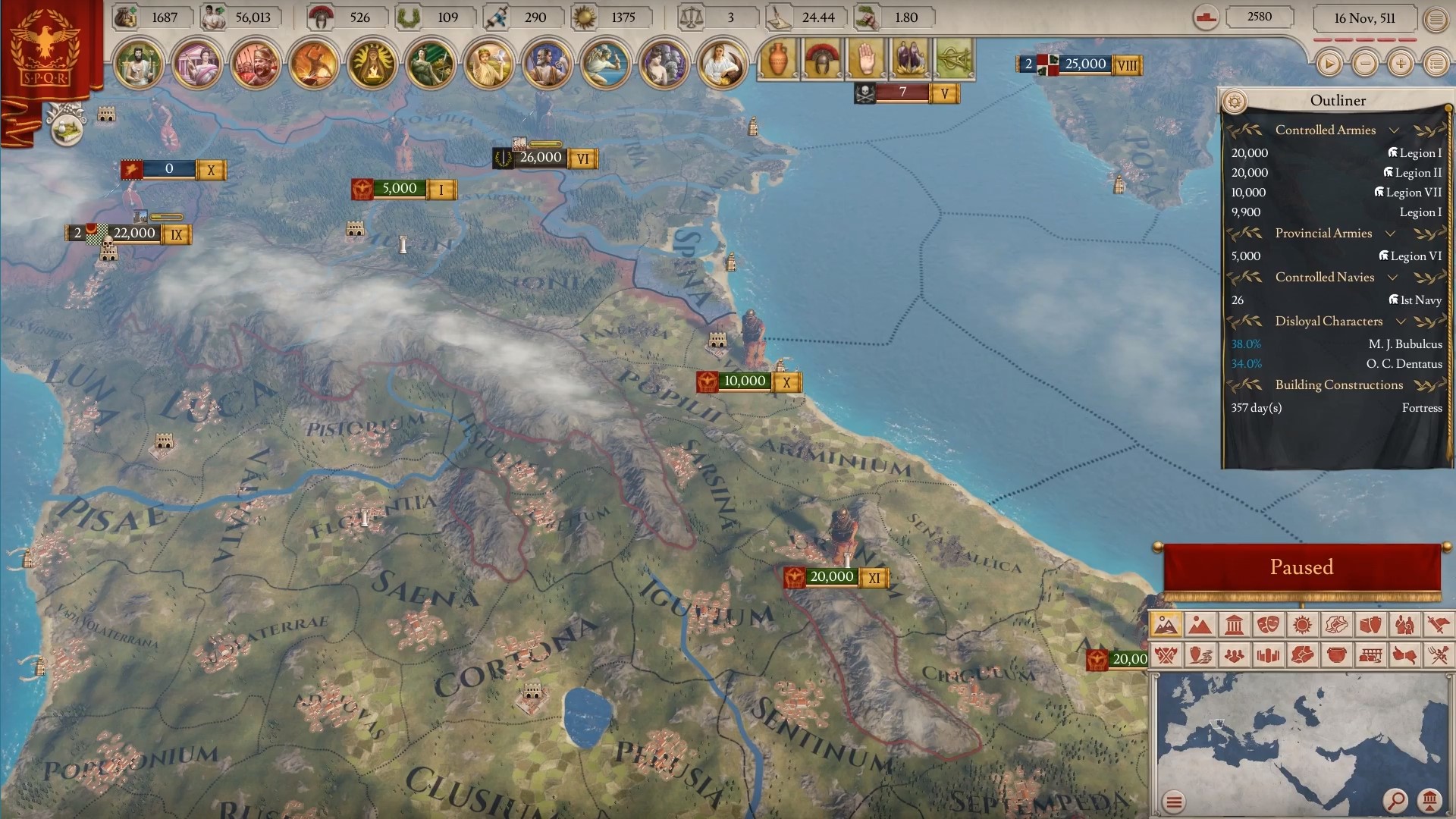This screenshot has height=819, width=1456.
Task: Select Legion VII in the Outliner
Action: (1408, 193)
